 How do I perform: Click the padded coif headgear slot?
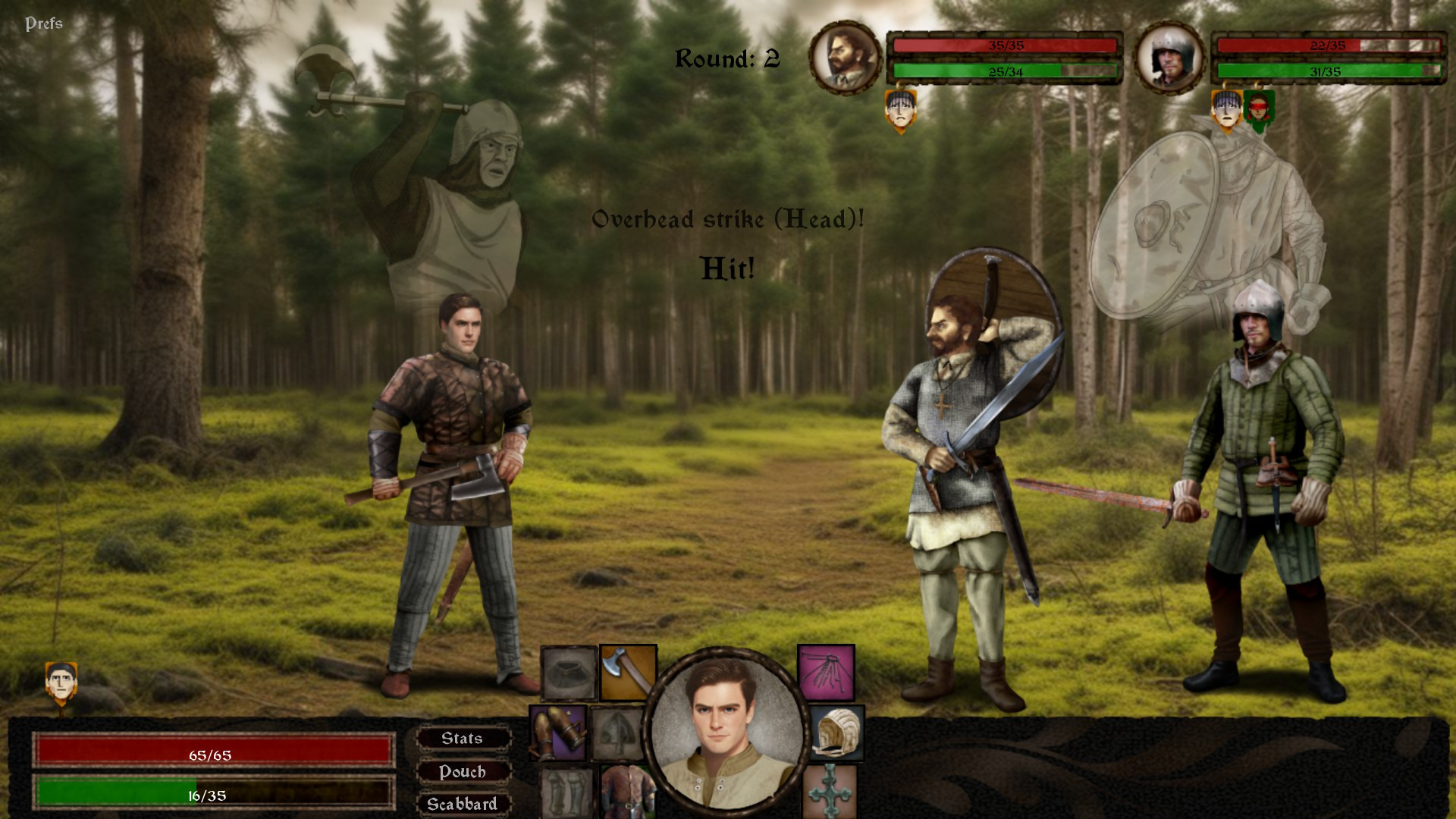836,733
